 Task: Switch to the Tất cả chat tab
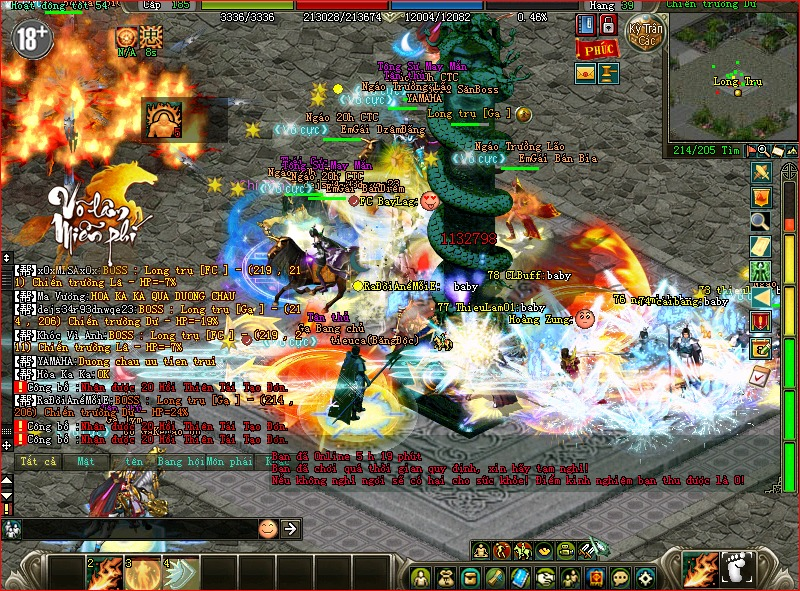tap(38, 462)
